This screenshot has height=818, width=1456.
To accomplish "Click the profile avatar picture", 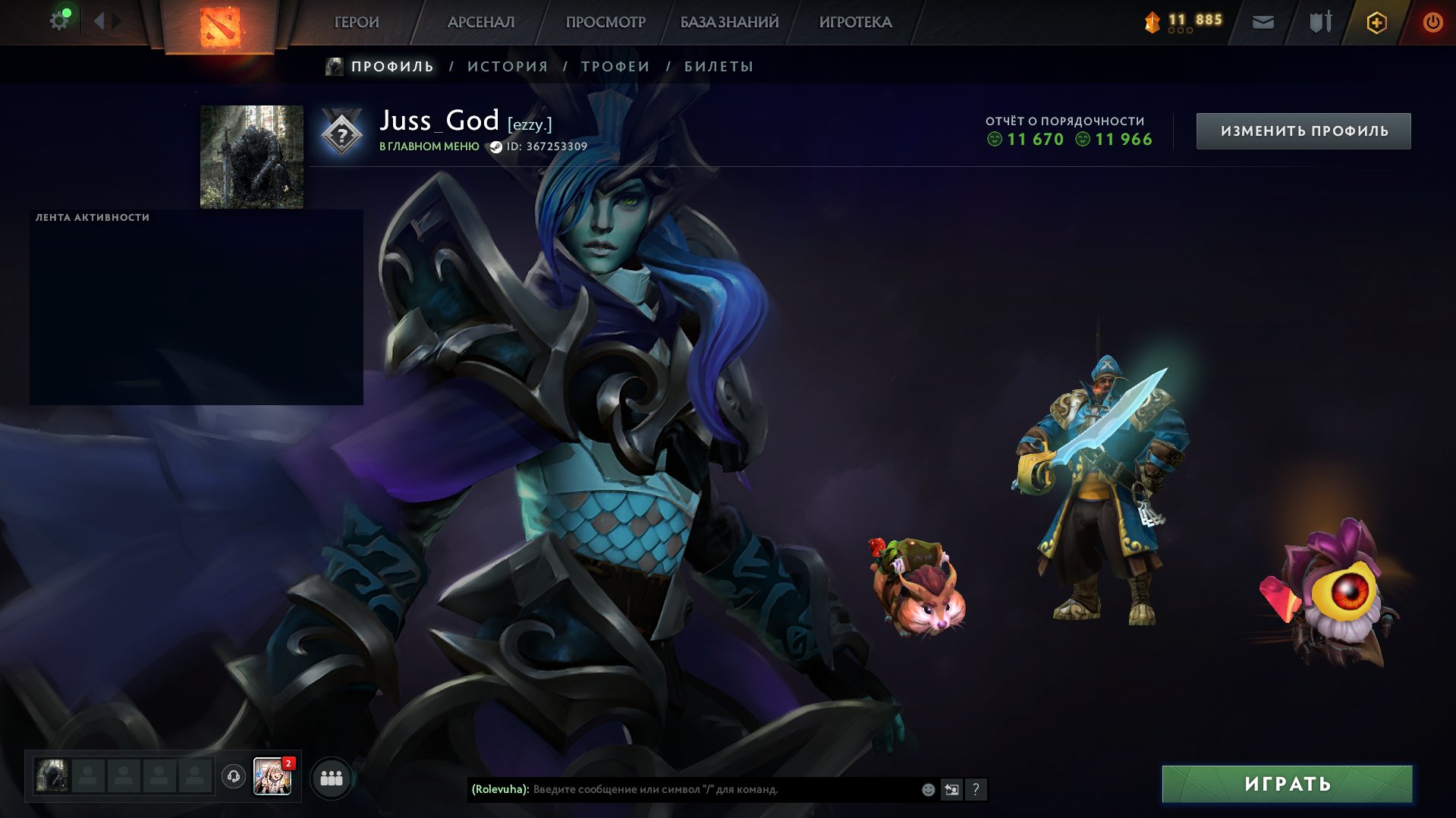I will (252, 157).
